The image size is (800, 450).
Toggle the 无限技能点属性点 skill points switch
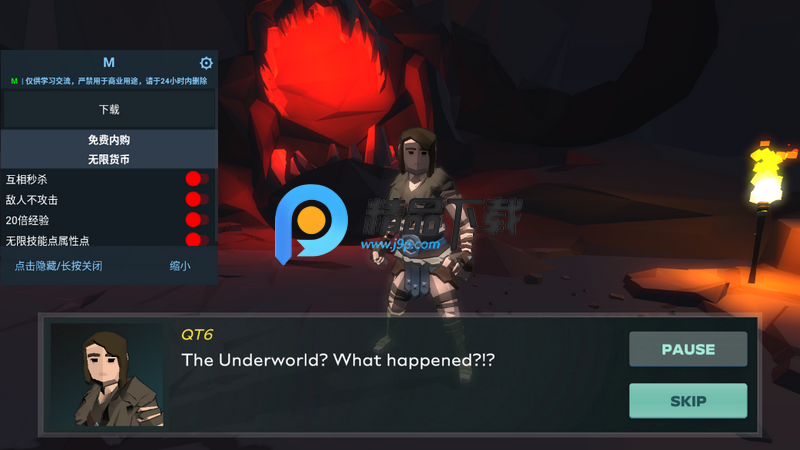(196, 240)
